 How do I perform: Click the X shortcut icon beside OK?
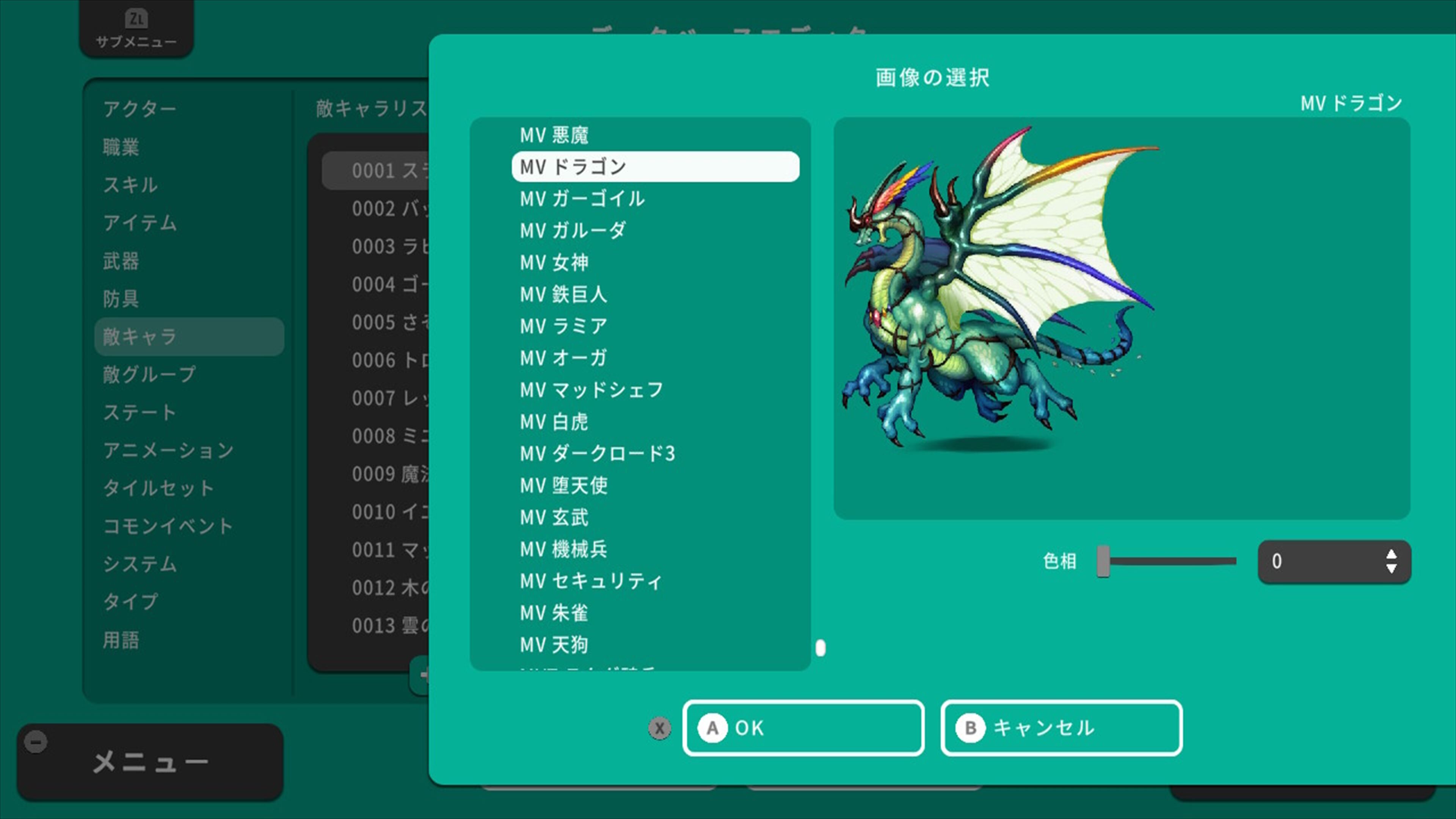click(659, 728)
